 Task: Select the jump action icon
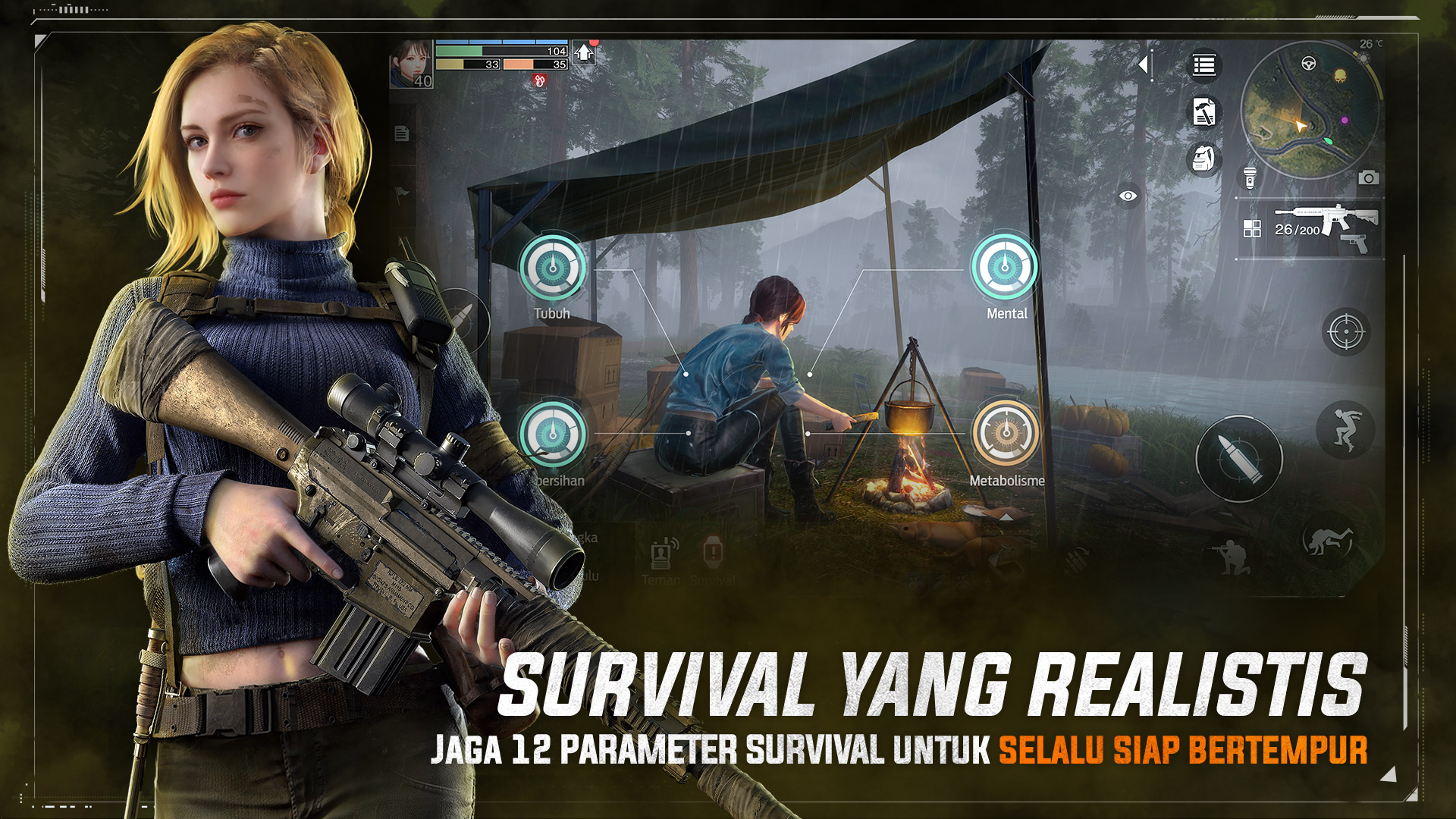(x=1346, y=430)
